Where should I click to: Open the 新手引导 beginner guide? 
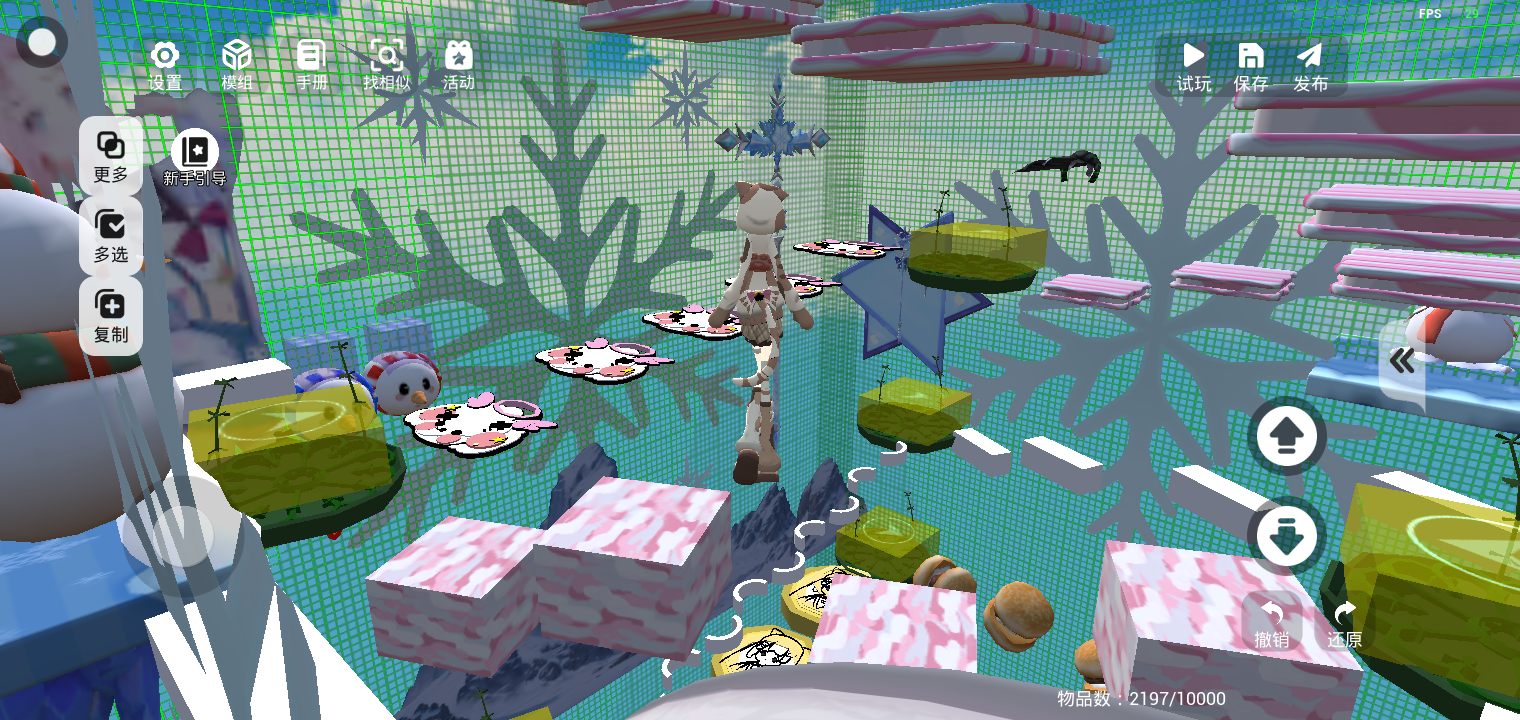coord(195,160)
